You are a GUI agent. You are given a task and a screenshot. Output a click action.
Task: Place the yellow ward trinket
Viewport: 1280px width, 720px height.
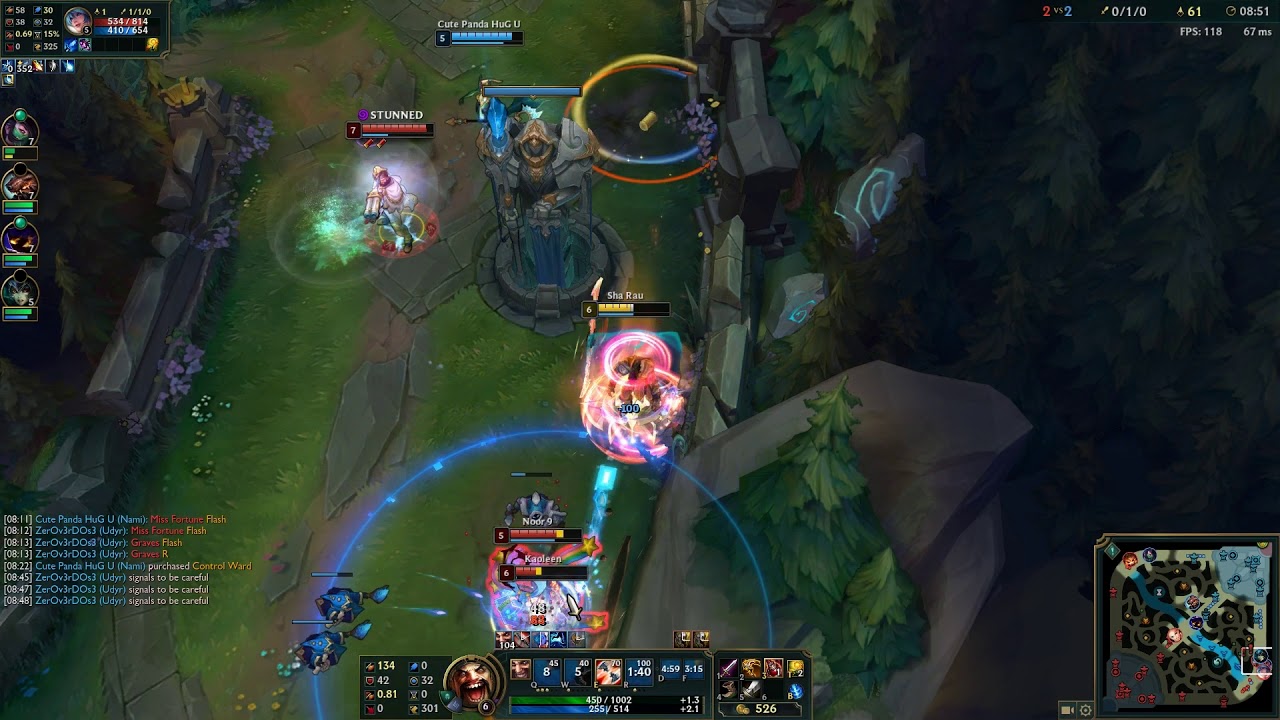tap(796, 668)
